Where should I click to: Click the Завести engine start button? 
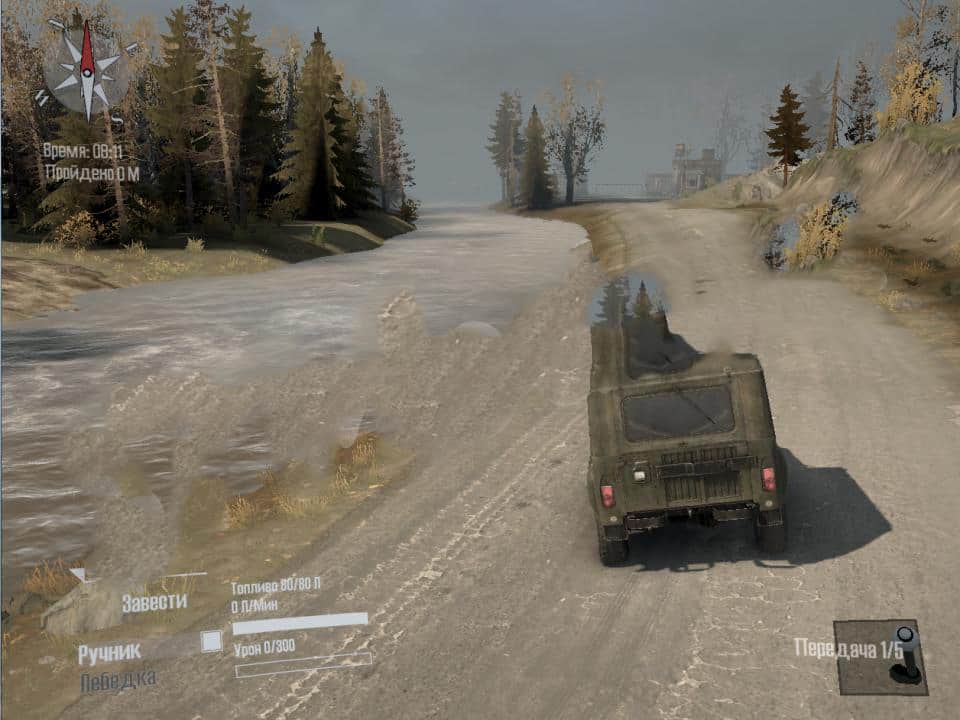154,602
